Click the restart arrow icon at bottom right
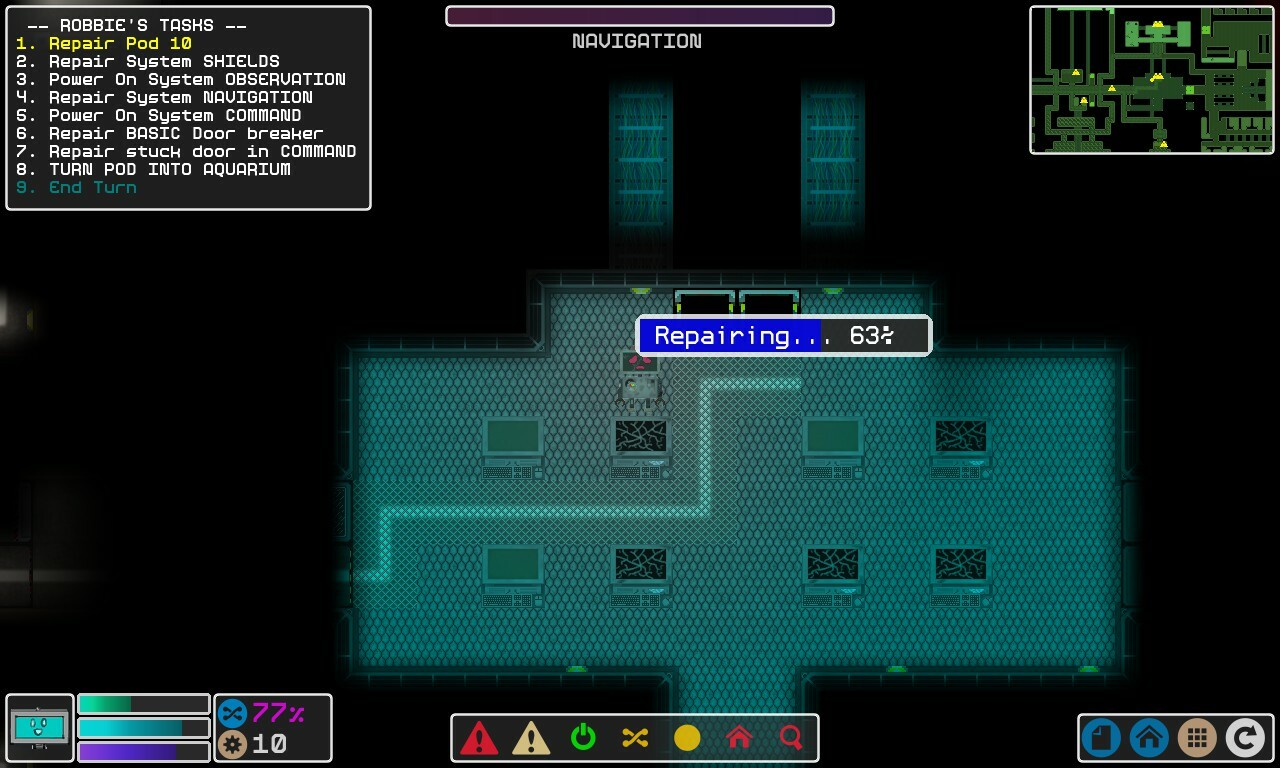 [x=1246, y=738]
